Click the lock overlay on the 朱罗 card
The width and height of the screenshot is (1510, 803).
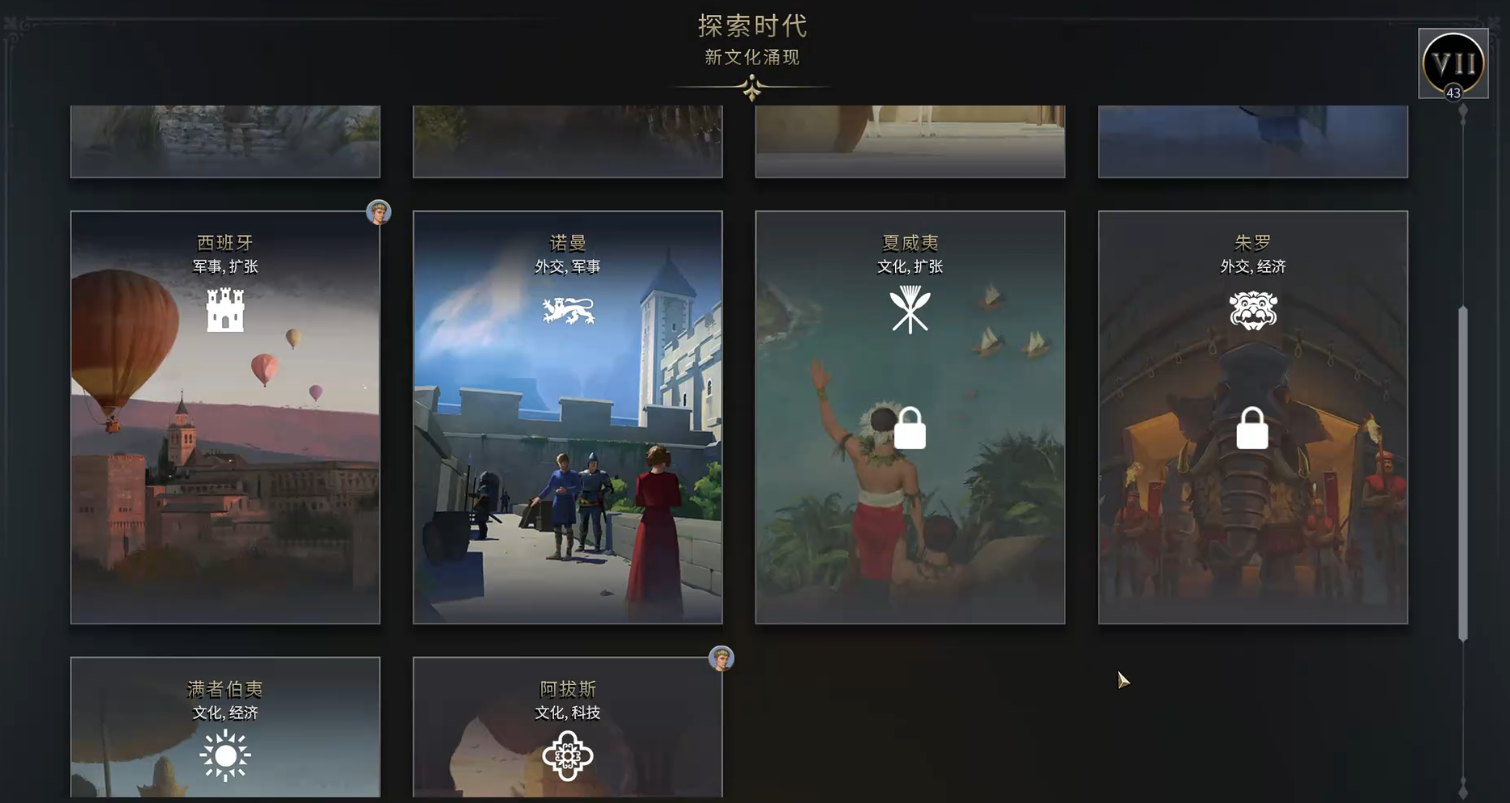coord(1251,428)
